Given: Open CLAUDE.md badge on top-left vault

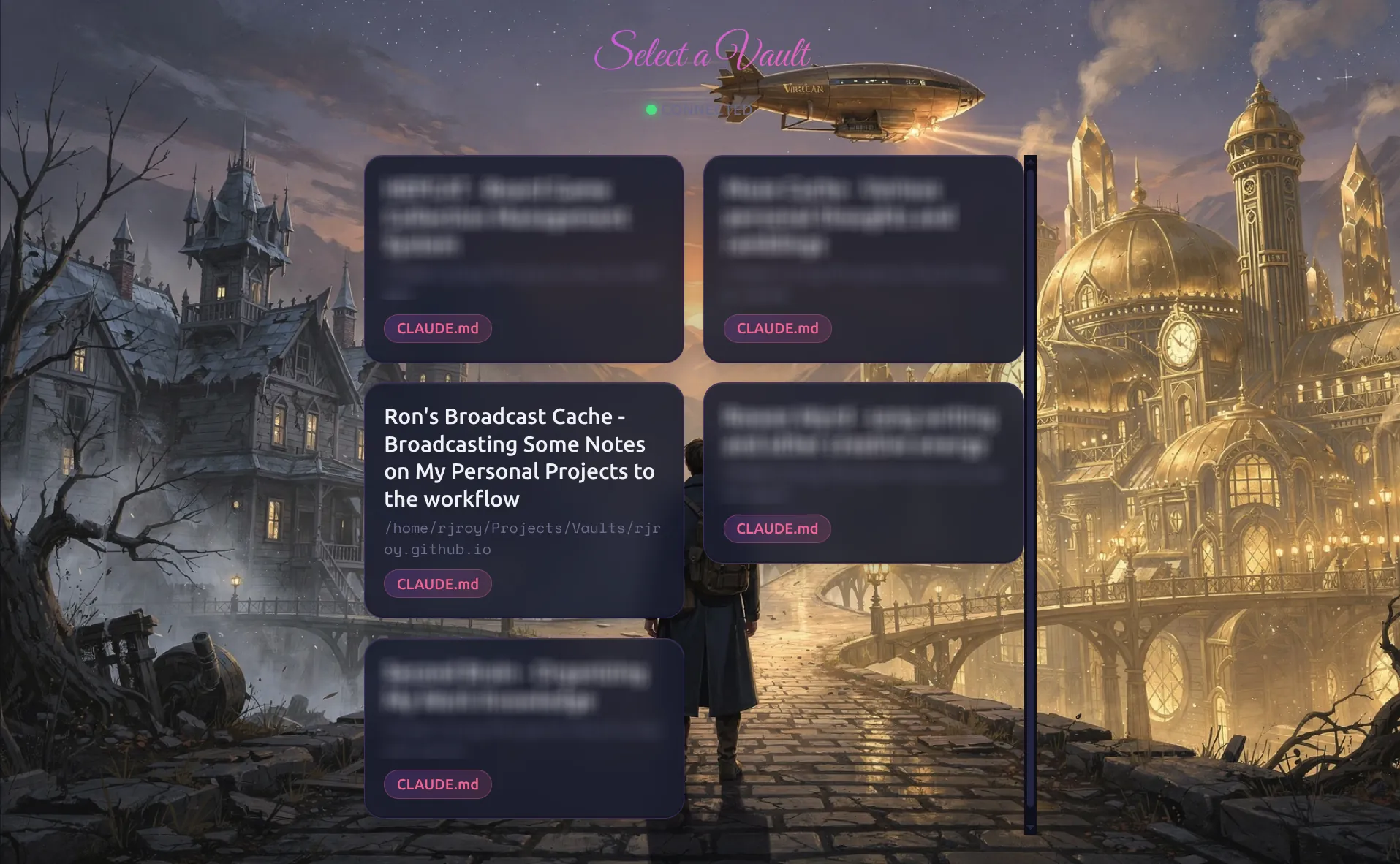Looking at the screenshot, I should 437,328.
